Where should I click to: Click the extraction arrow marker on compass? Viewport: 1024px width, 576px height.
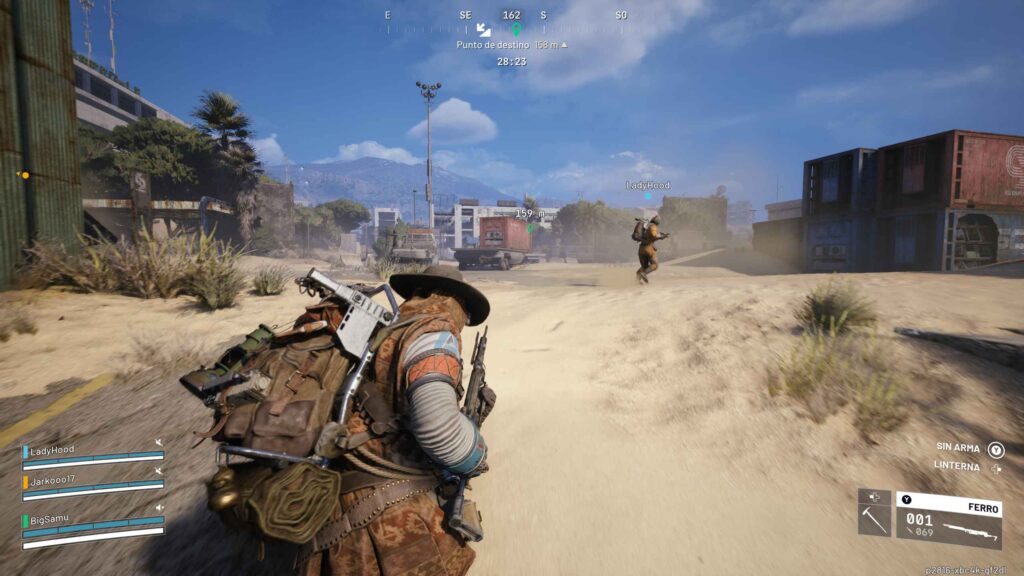coord(483,29)
